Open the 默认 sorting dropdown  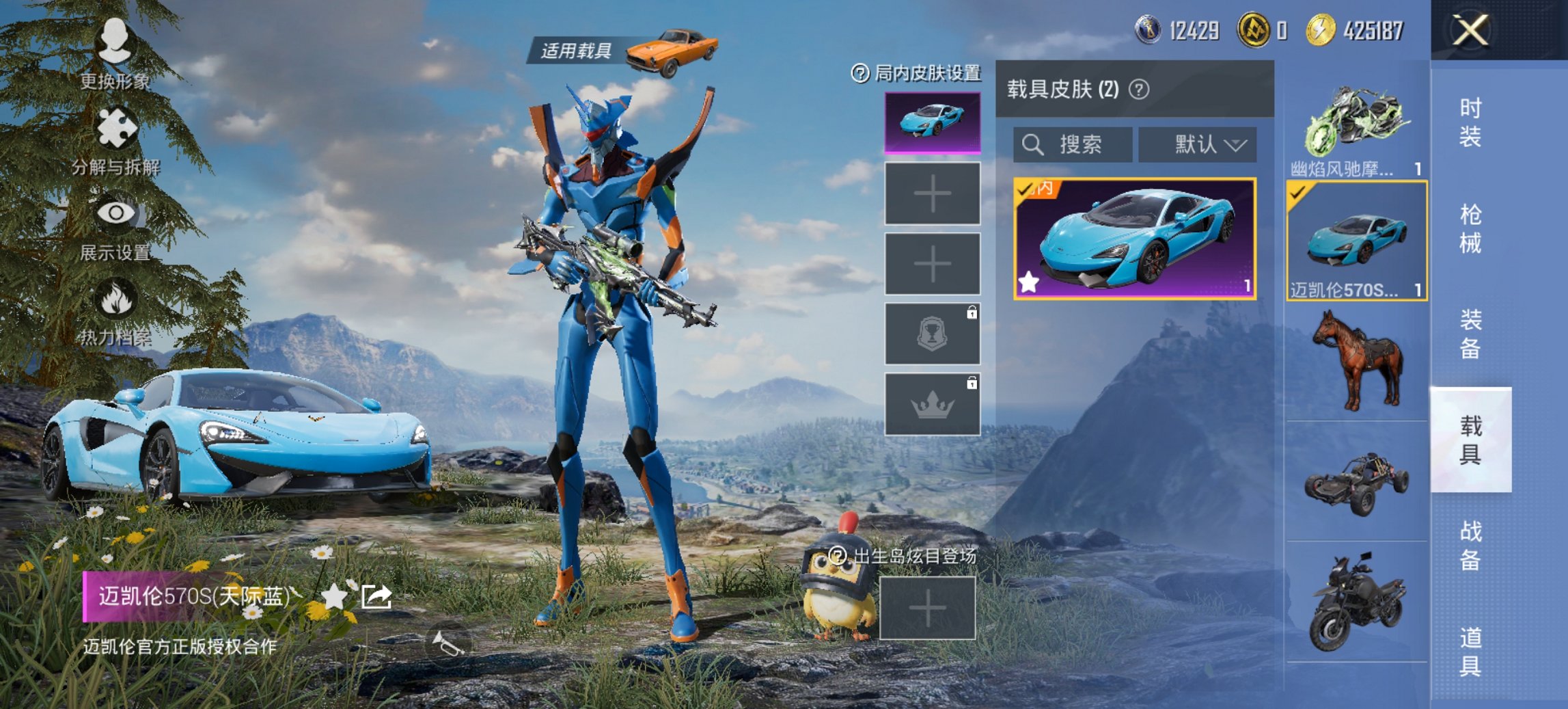tap(1197, 145)
